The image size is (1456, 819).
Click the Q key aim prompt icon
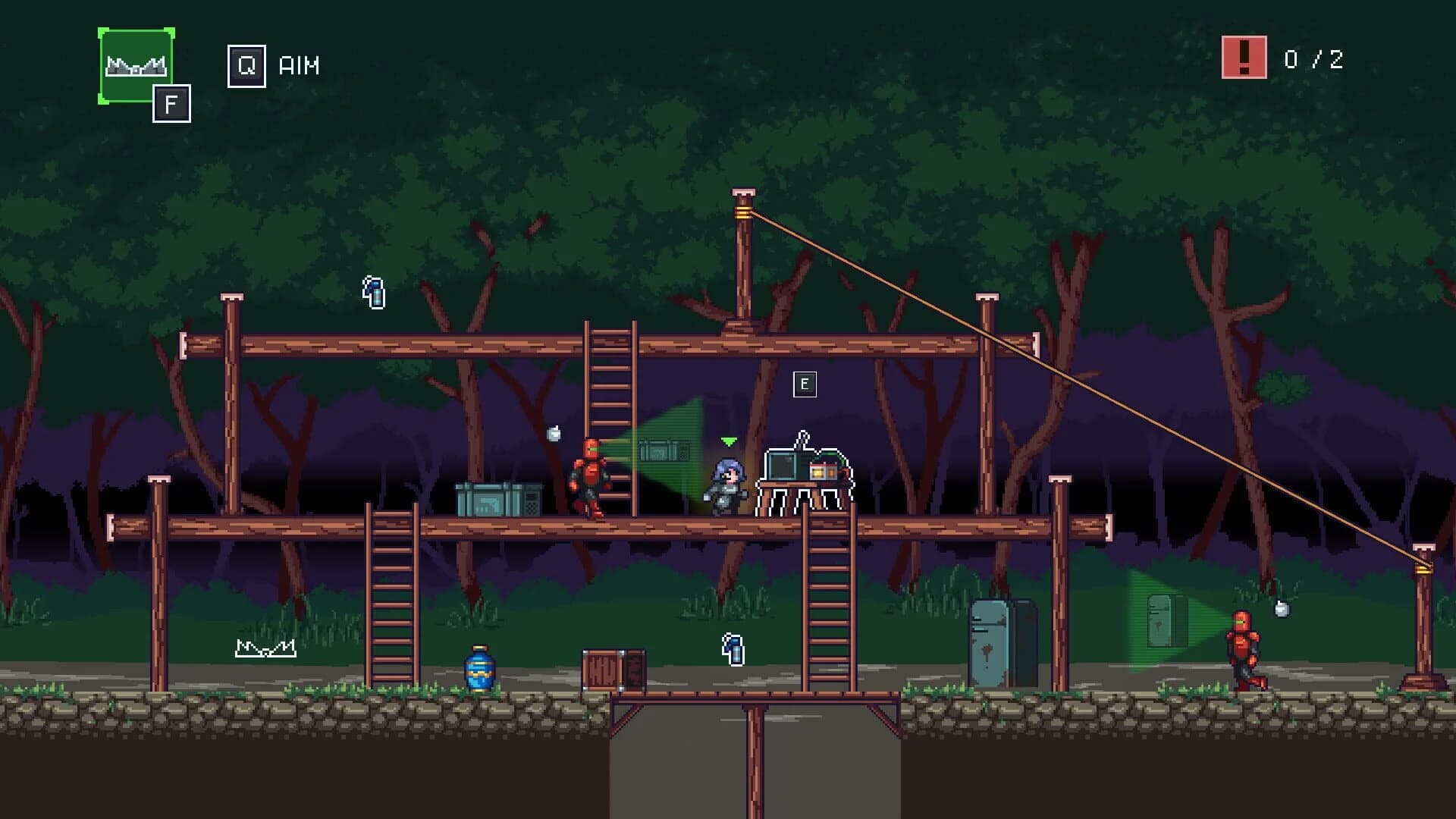[x=246, y=66]
